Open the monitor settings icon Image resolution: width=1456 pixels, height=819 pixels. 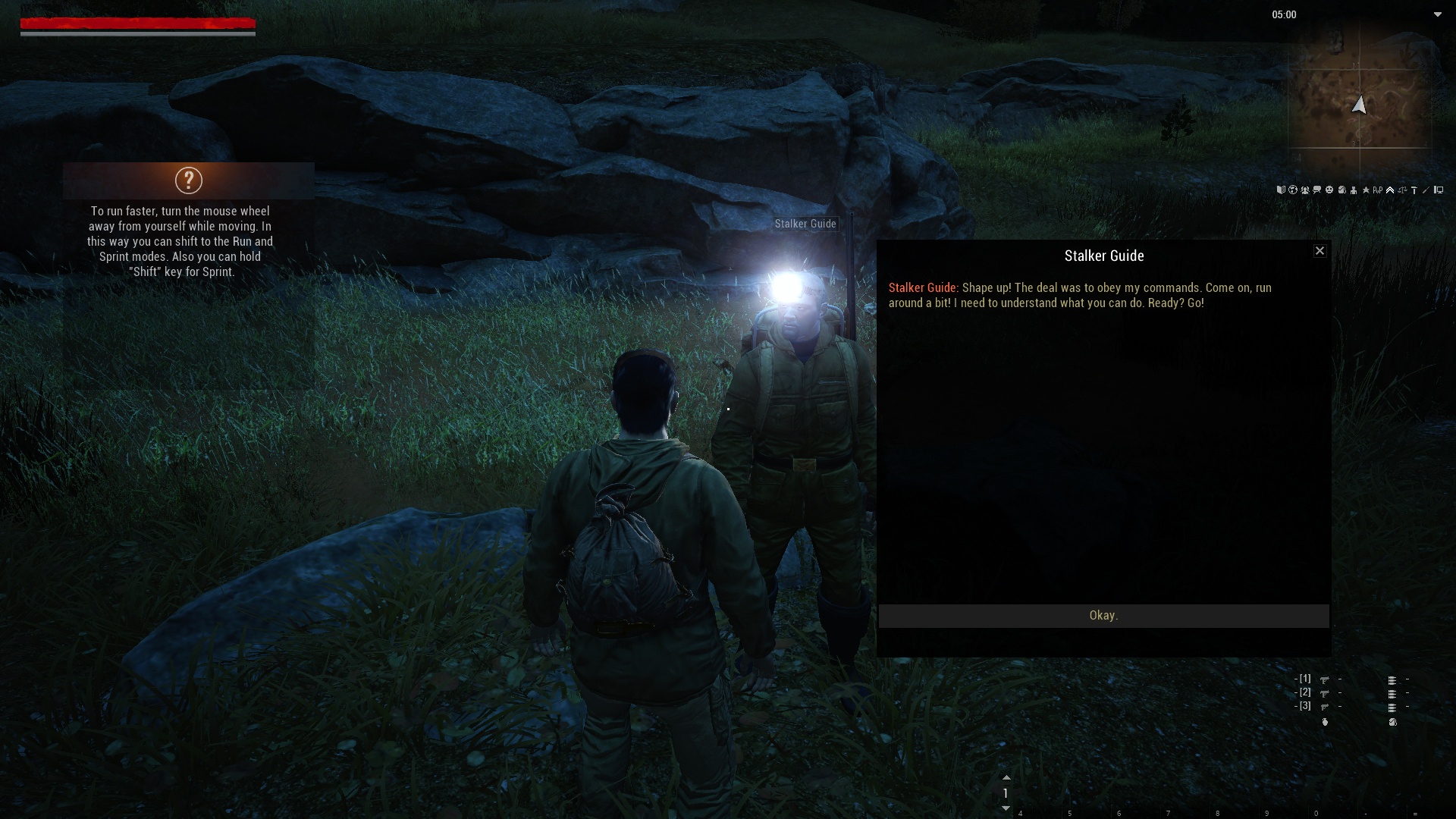pyautogui.click(x=1439, y=190)
